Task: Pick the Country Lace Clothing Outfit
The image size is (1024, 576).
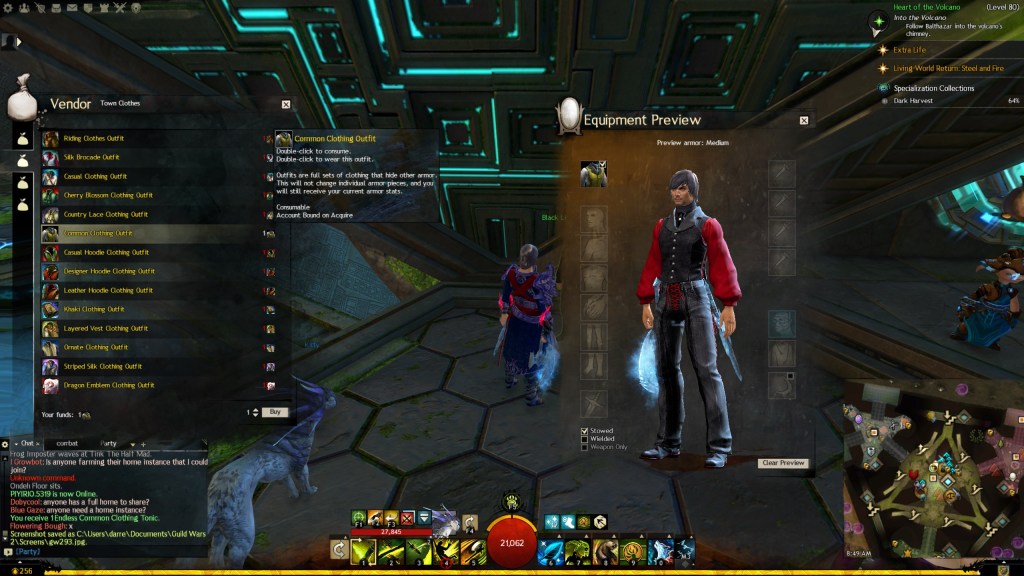Action: (x=106, y=214)
